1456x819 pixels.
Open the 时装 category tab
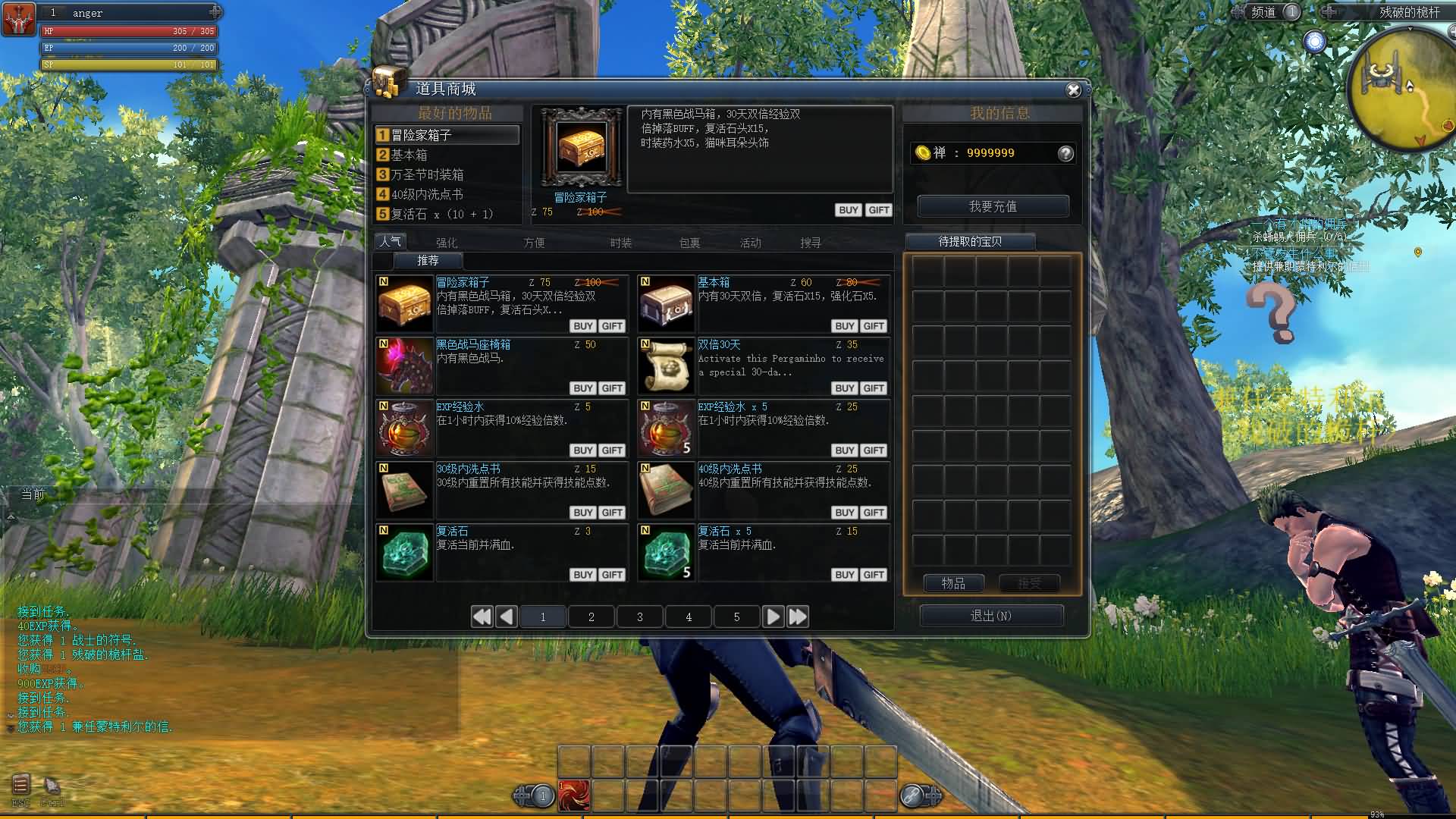(620, 243)
